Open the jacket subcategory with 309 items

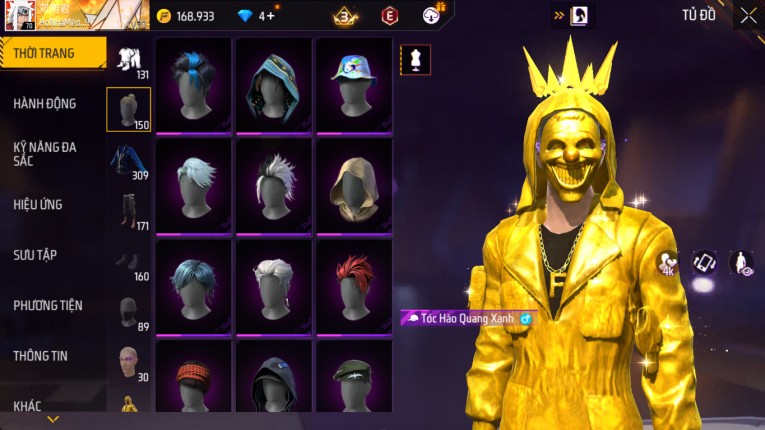pyautogui.click(x=128, y=162)
